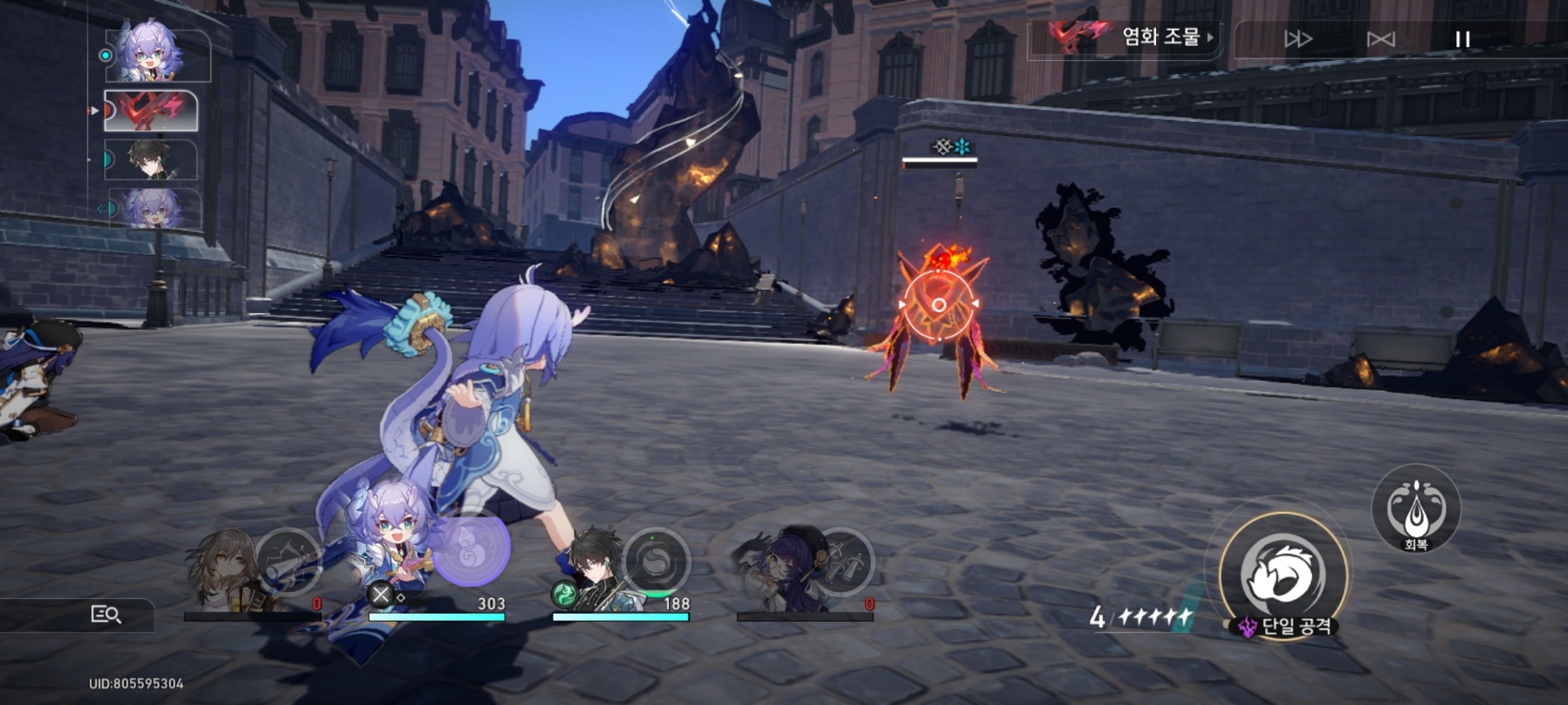Click the red enemy portrait in turn order
This screenshot has height=705, width=1568.
pos(151,111)
